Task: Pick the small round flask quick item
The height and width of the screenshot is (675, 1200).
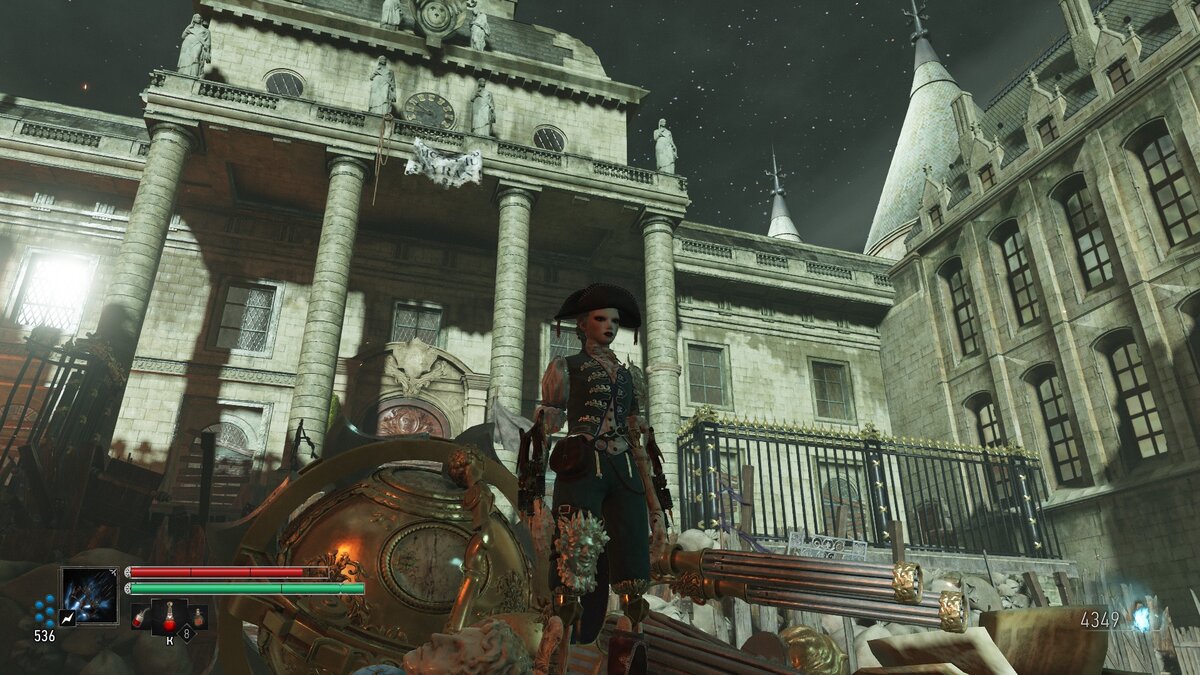Action: pos(198,619)
